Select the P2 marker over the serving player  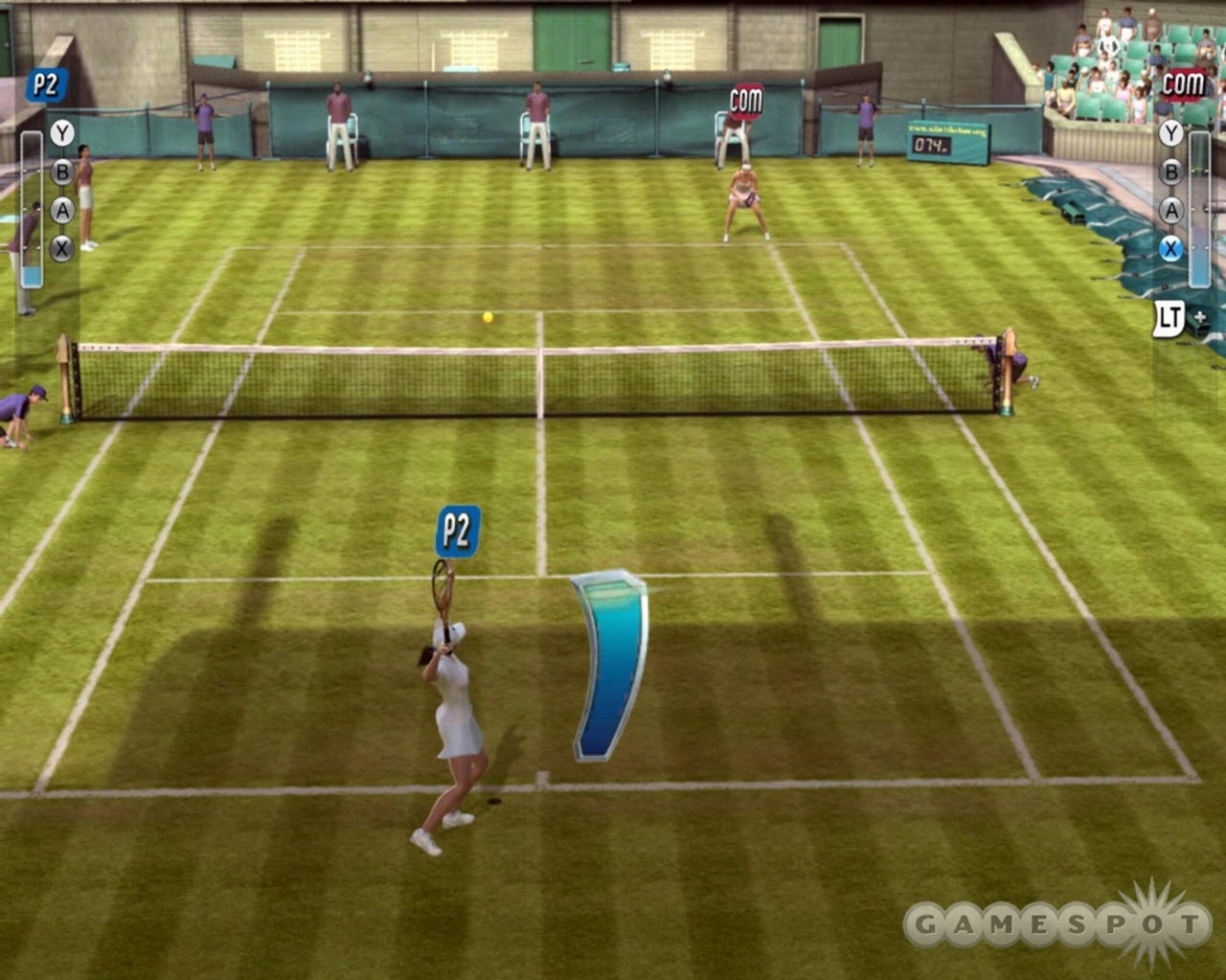point(457,531)
